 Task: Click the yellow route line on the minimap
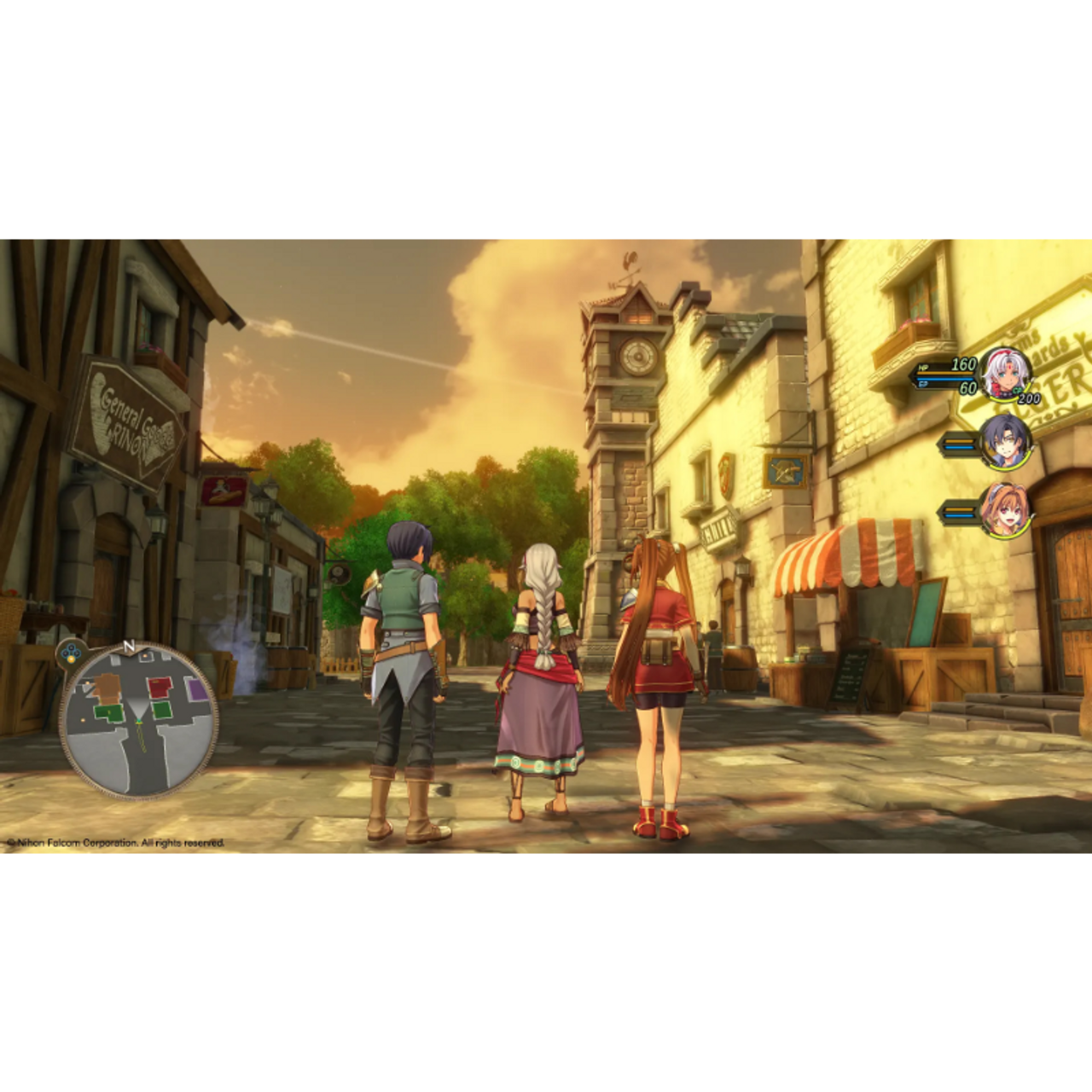click(141, 738)
